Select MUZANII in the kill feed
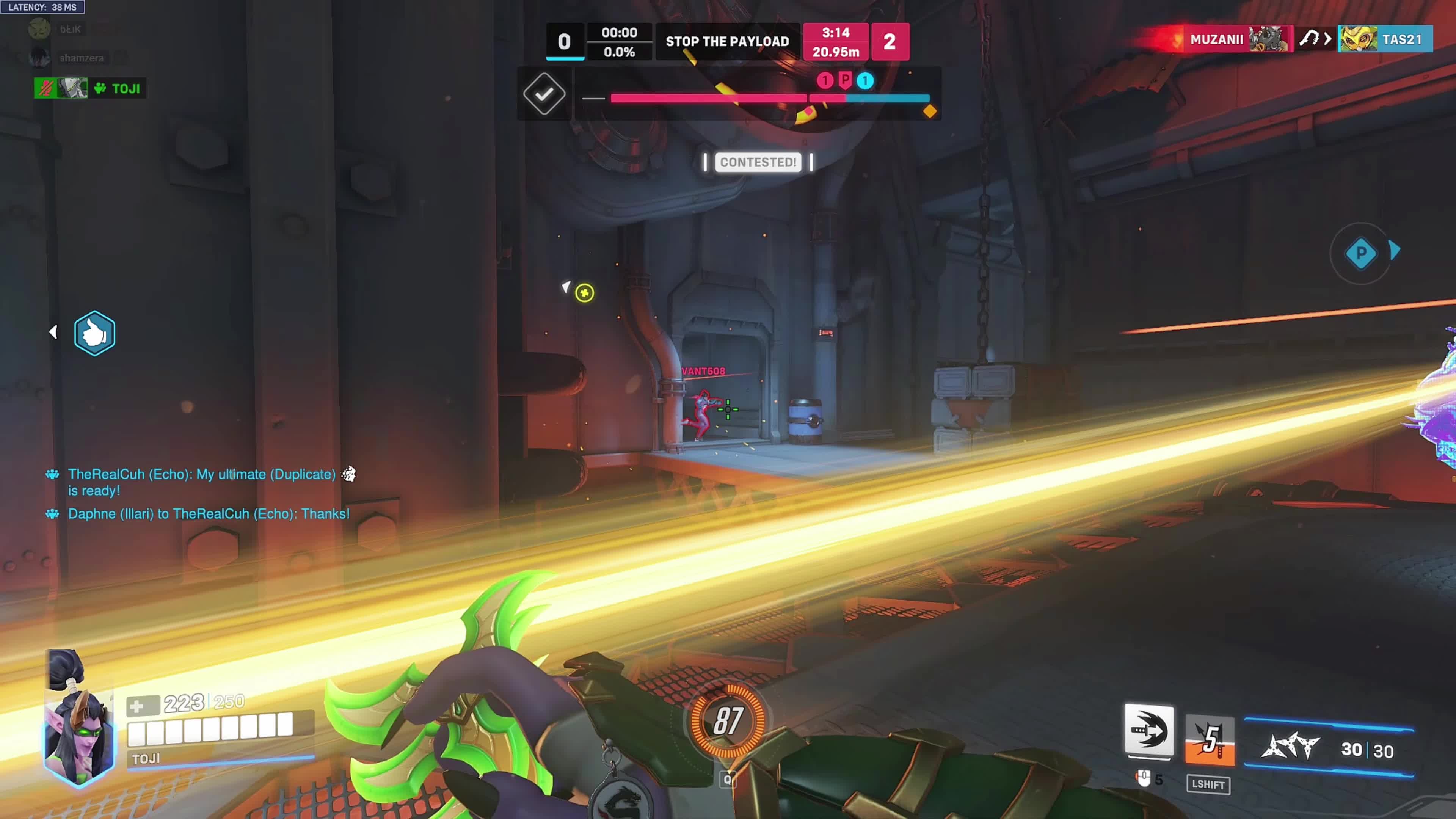The height and width of the screenshot is (819, 1456). click(1216, 39)
